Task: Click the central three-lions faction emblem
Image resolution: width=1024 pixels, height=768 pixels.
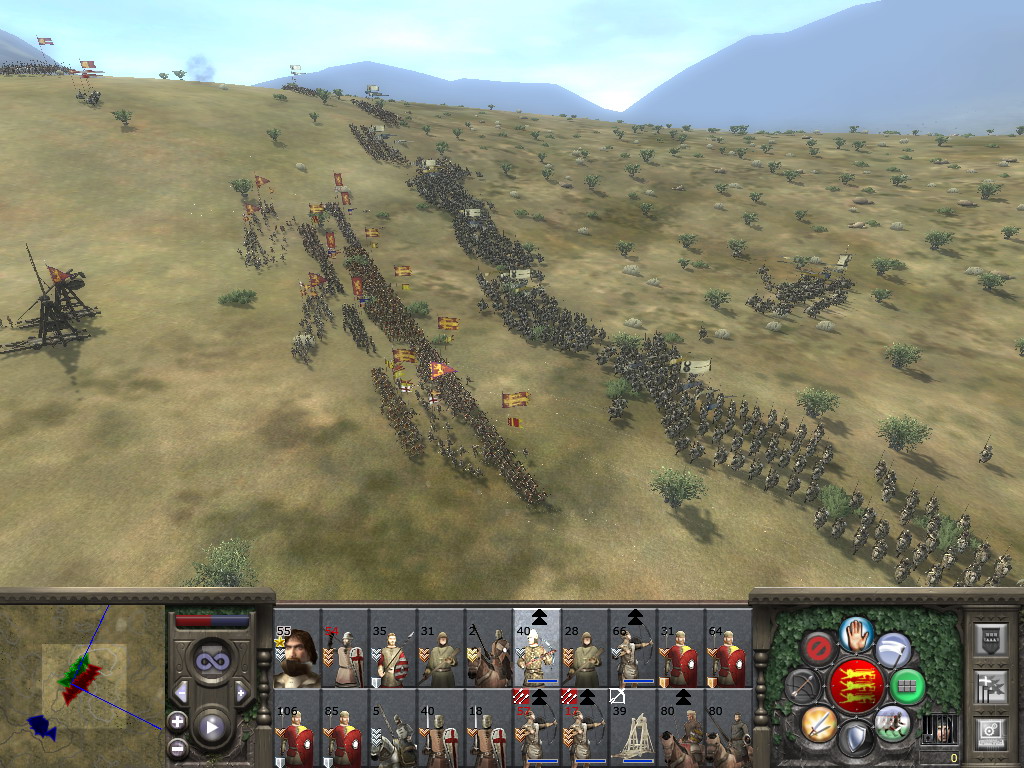Action: point(856,685)
